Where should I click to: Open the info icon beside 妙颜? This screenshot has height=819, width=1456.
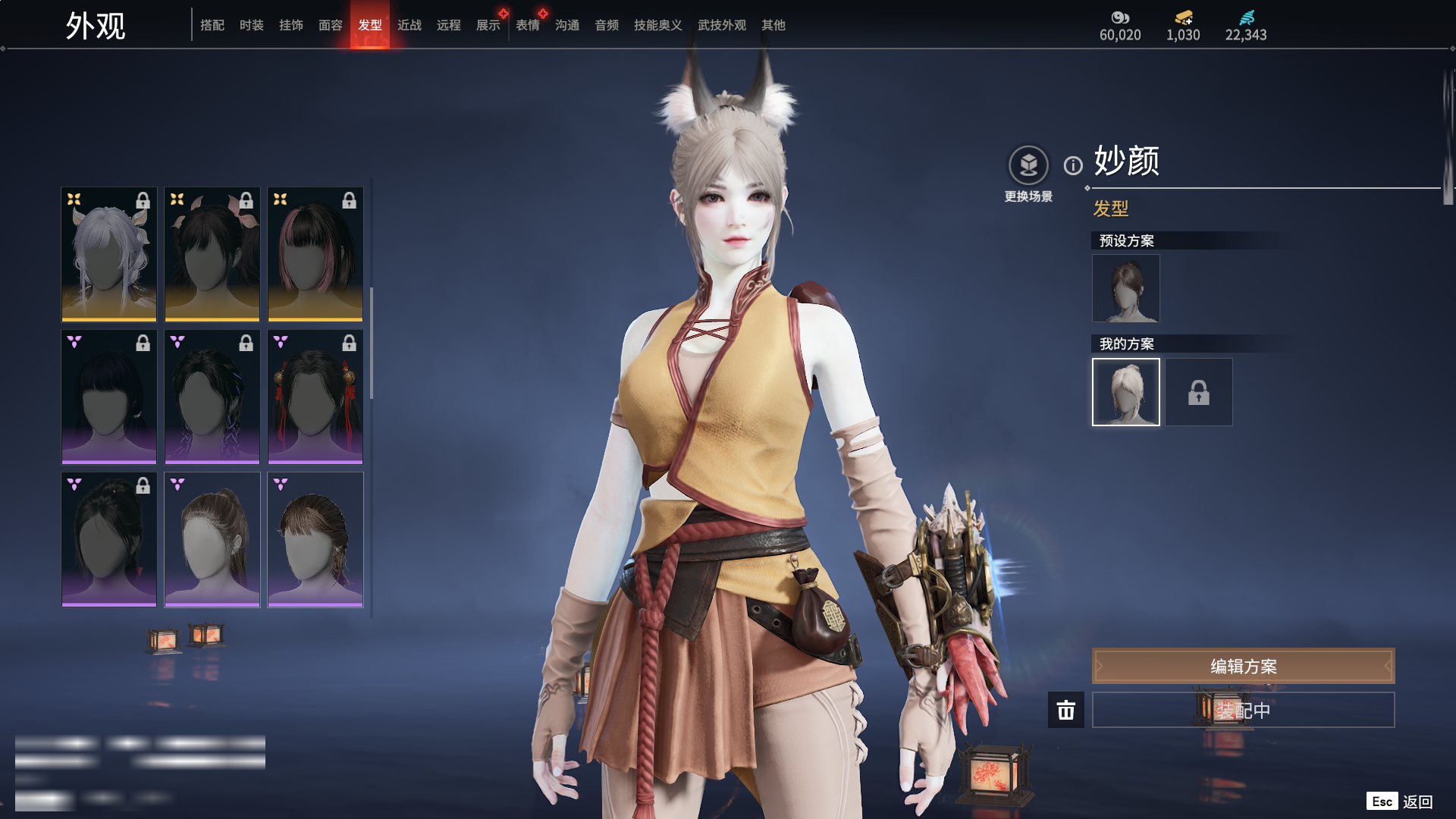pos(1073,165)
